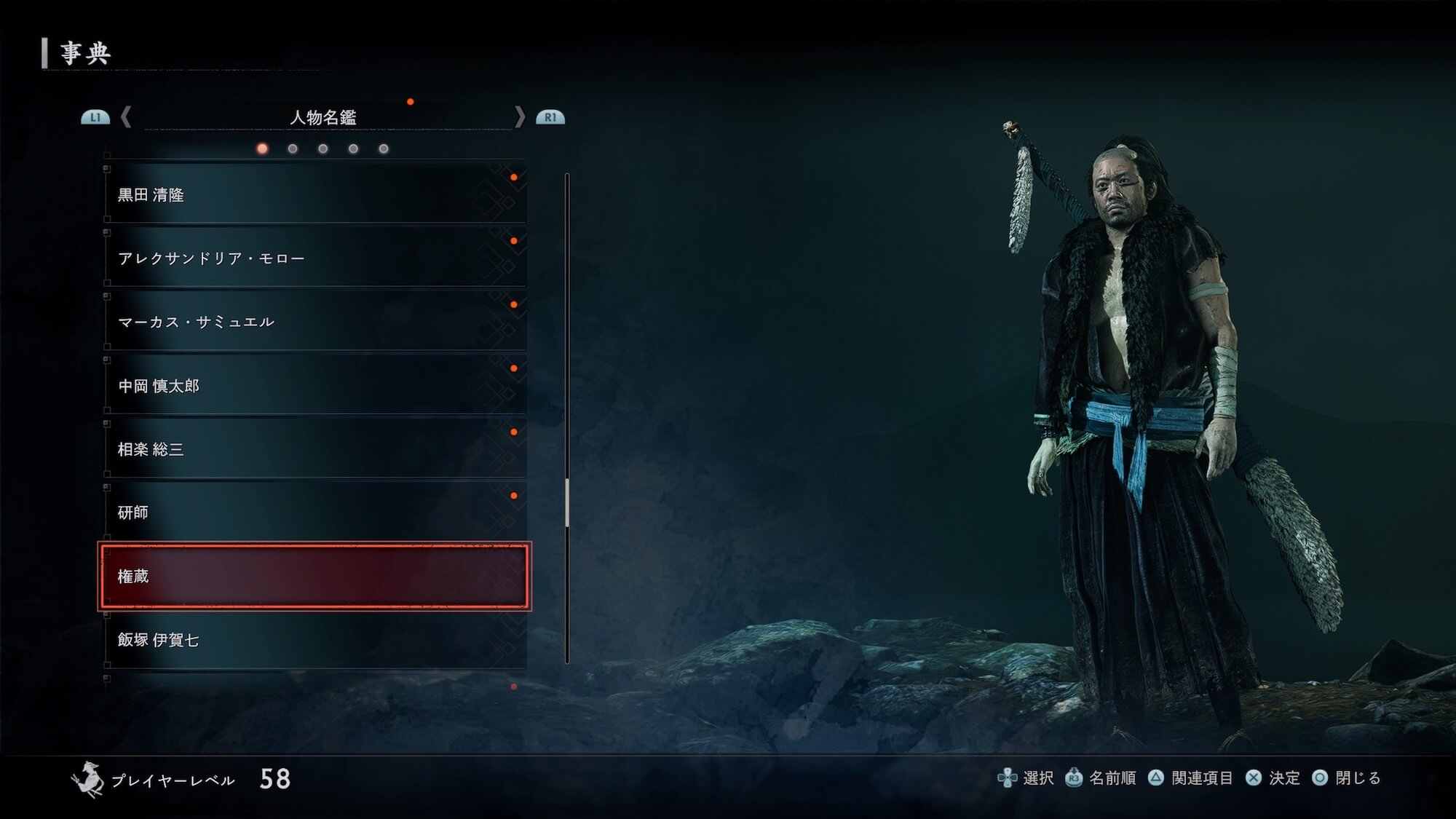The image size is (1456, 819).
Task: Select the 中岡 慎太郎 entry
Action: [314, 385]
